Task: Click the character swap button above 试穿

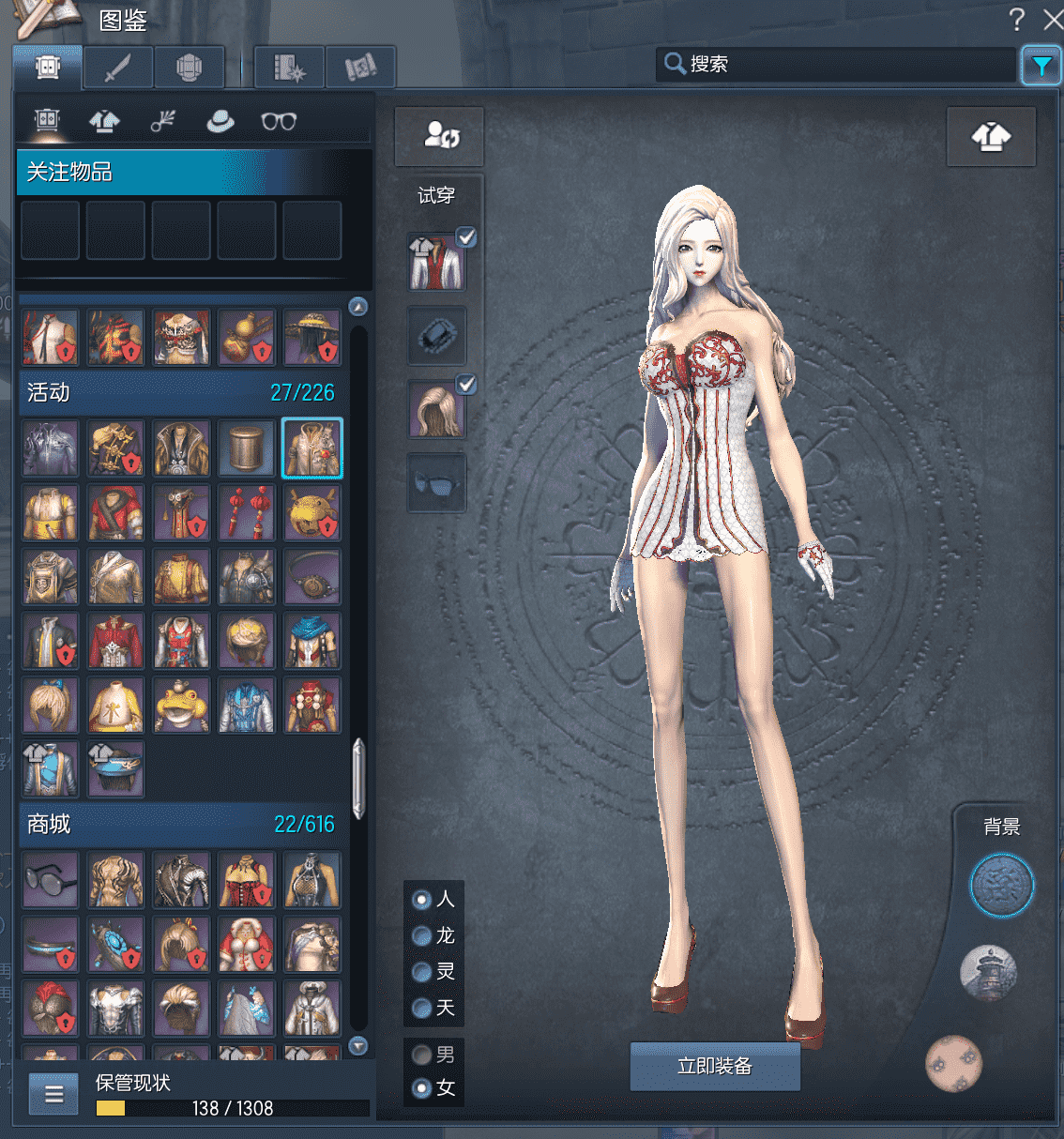Action: point(439,136)
